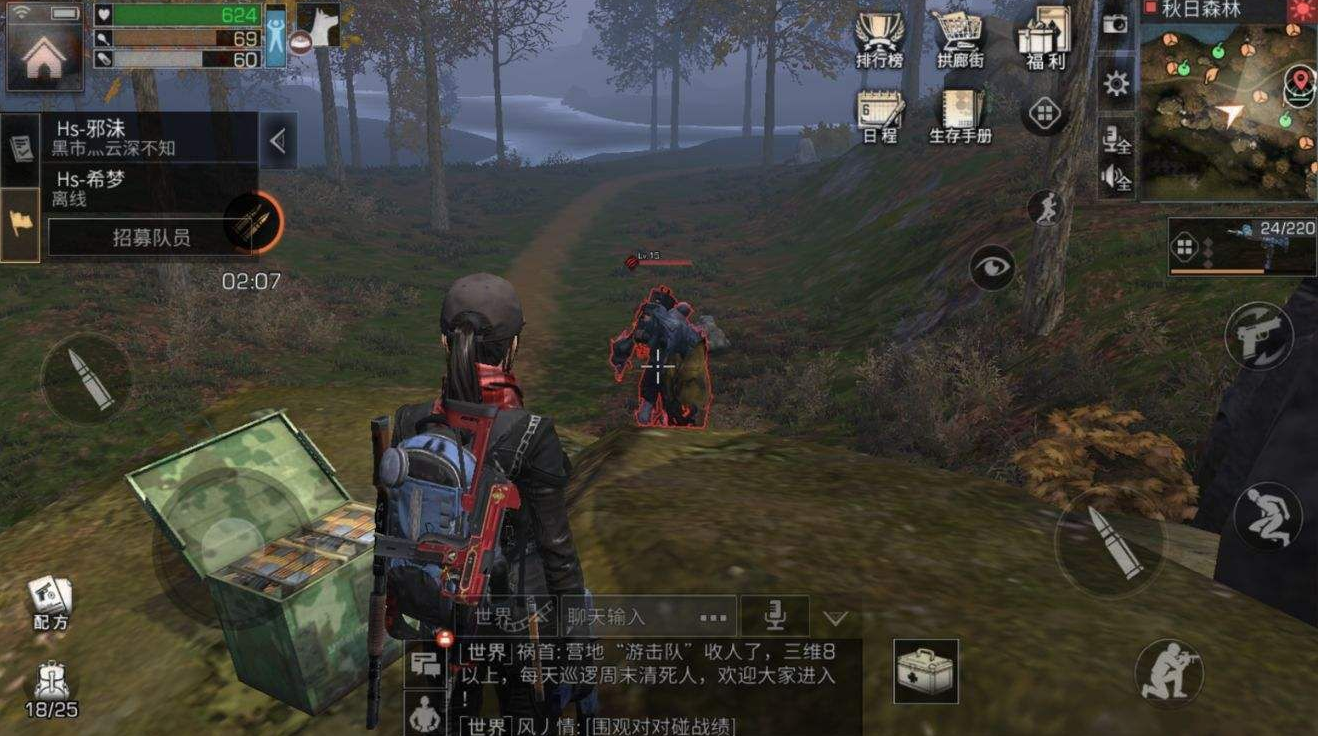The width and height of the screenshot is (1318, 736).
Task: Collapse the team panel with the left arrow
Action: click(x=278, y=140)
